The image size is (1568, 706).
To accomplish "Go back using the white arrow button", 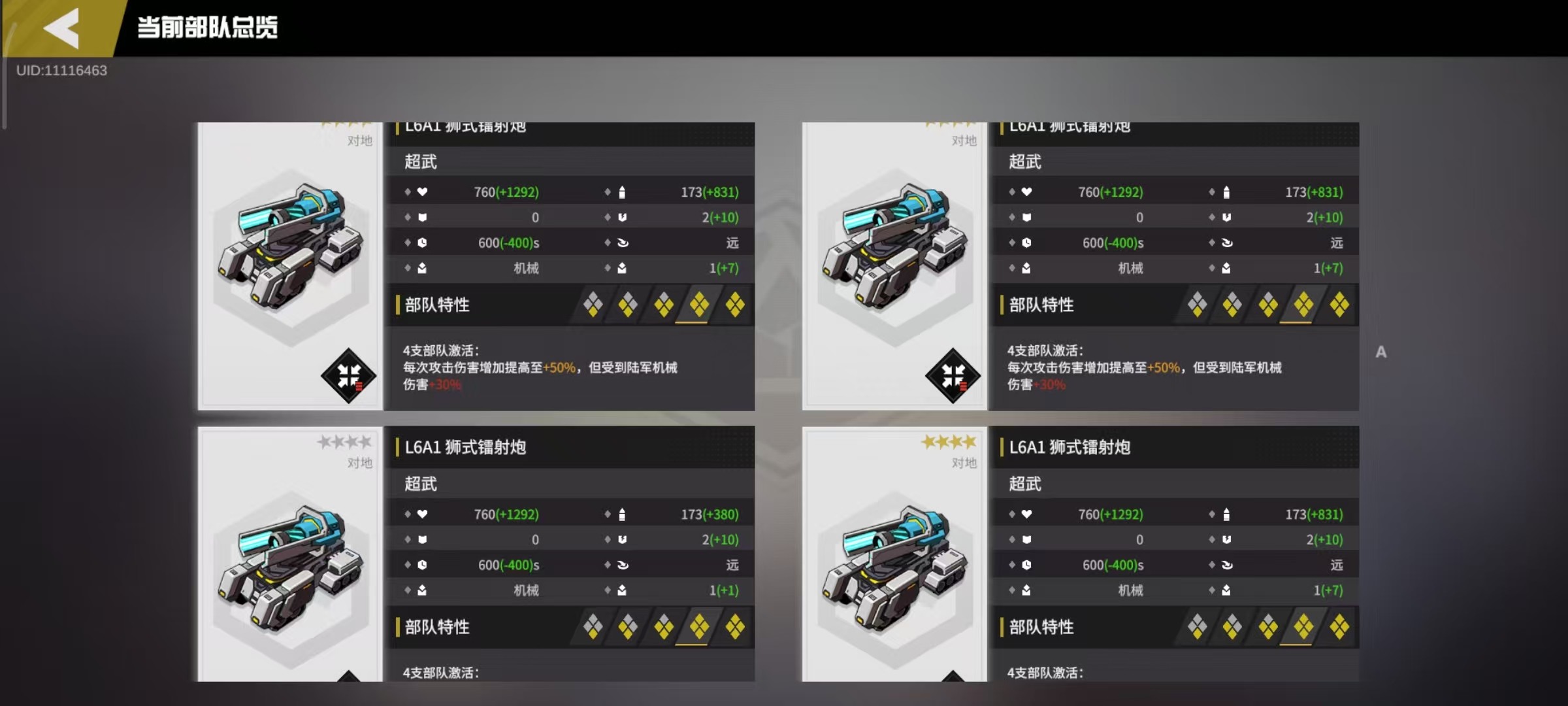I will click(62, 28).
